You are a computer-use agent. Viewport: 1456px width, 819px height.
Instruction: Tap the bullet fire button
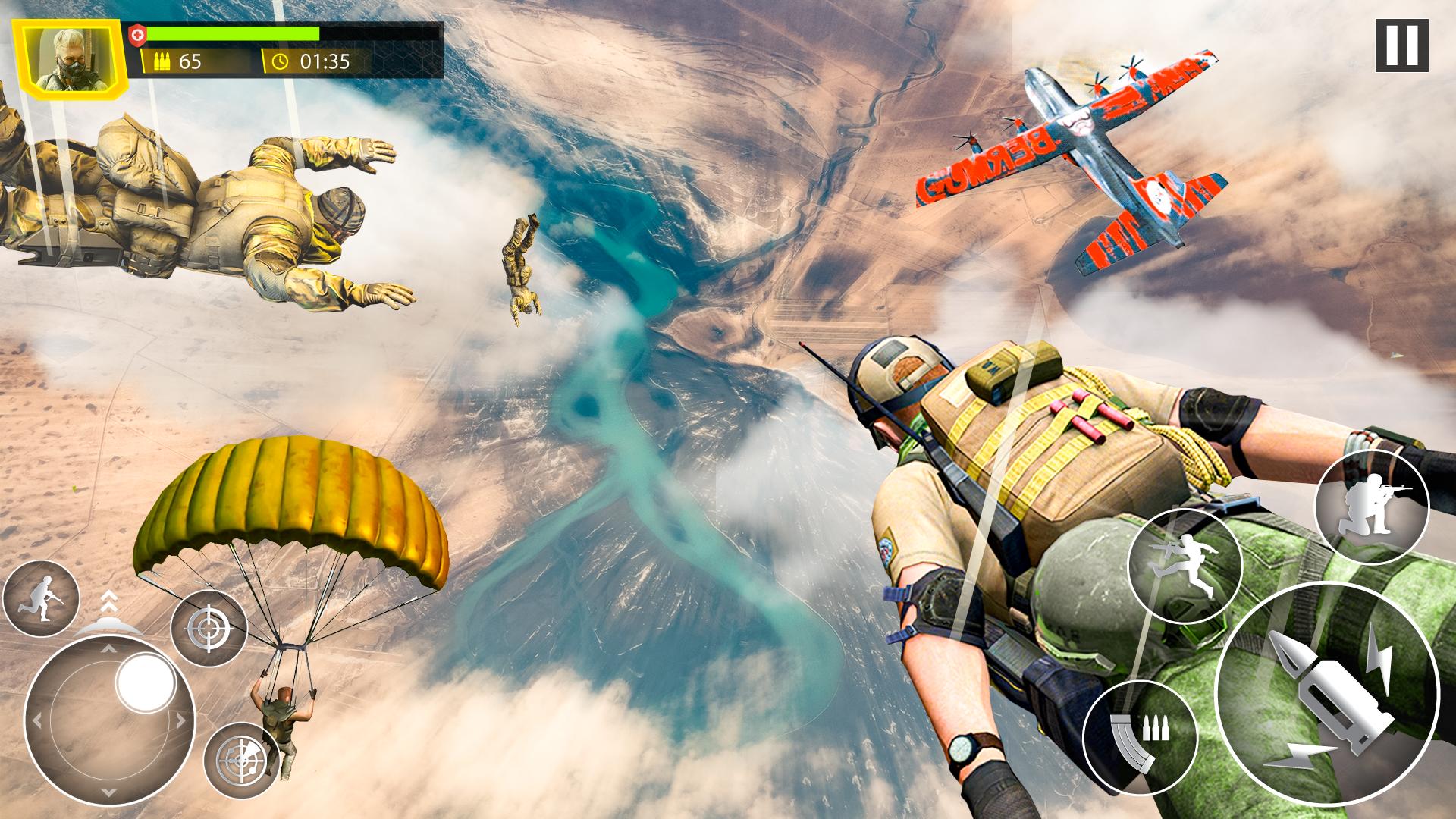click(1326, 695)
